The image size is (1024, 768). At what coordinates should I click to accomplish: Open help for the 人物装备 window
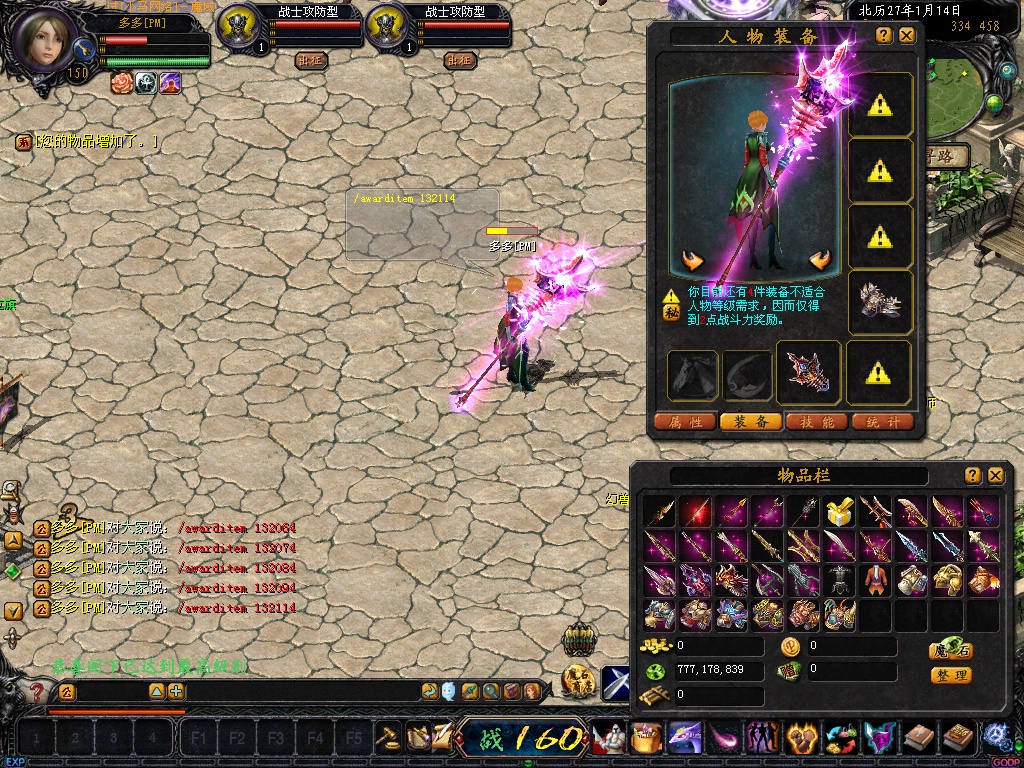tap(884, 35)
